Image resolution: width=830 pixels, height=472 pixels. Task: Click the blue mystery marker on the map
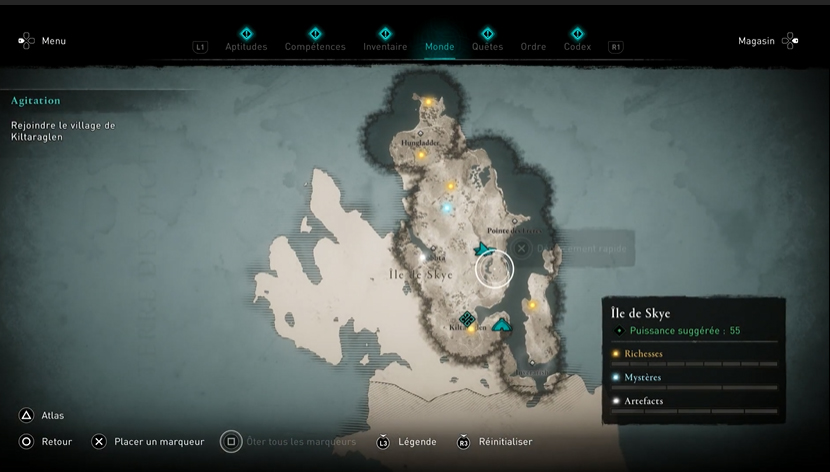coord(447,208)
